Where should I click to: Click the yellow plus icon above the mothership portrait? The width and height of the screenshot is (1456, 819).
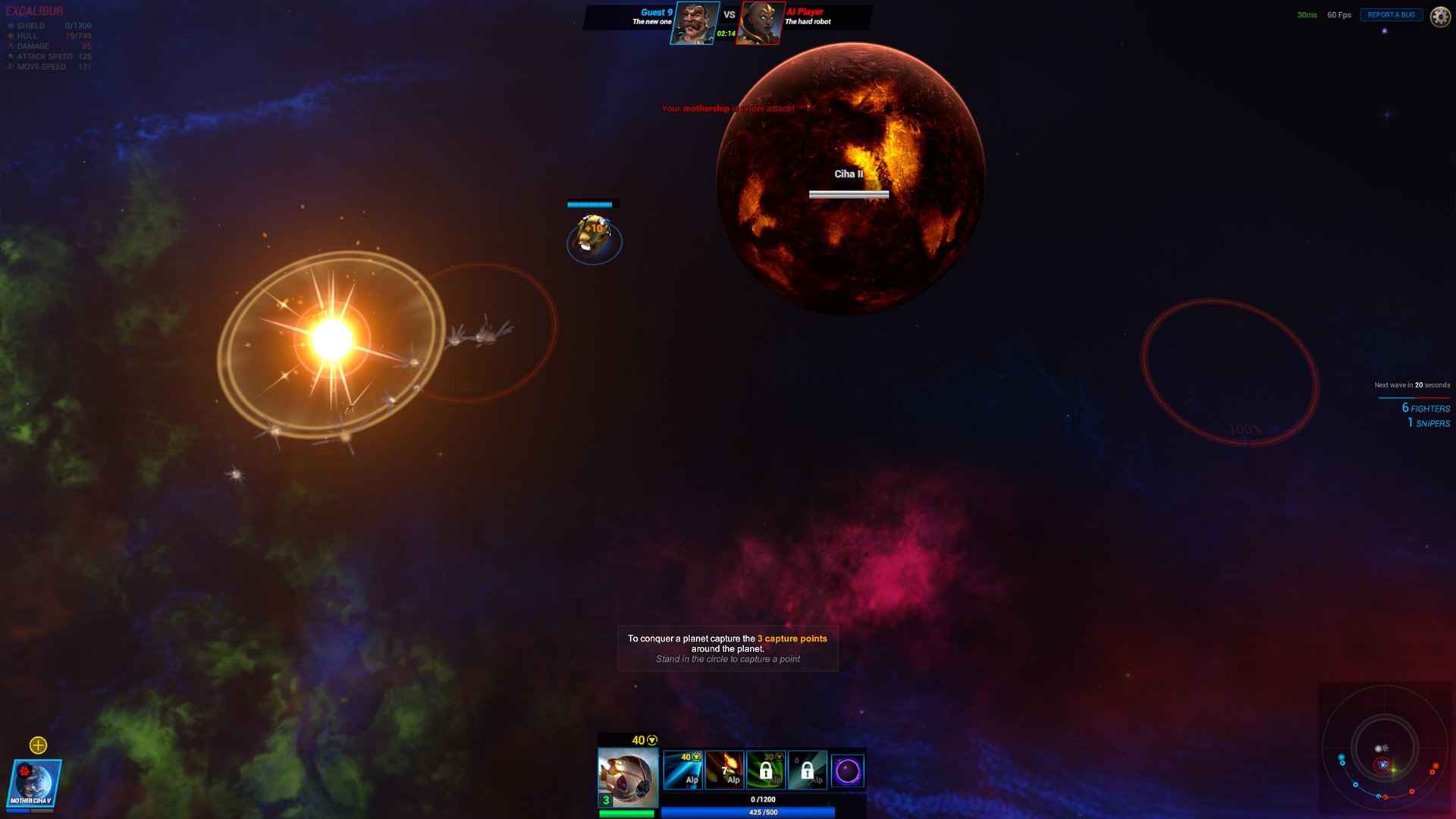[x=37, y=745]
